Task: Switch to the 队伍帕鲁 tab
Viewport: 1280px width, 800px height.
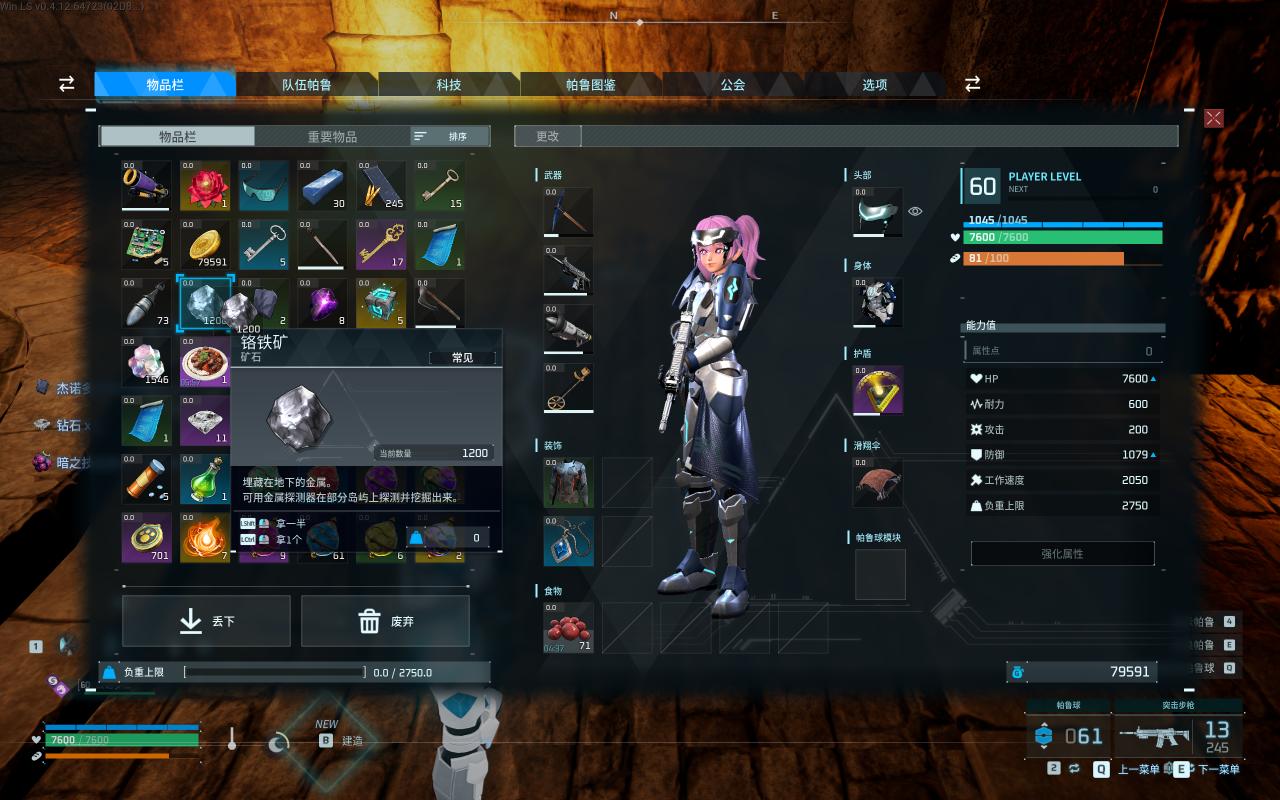Action: (x=306, y=85)
